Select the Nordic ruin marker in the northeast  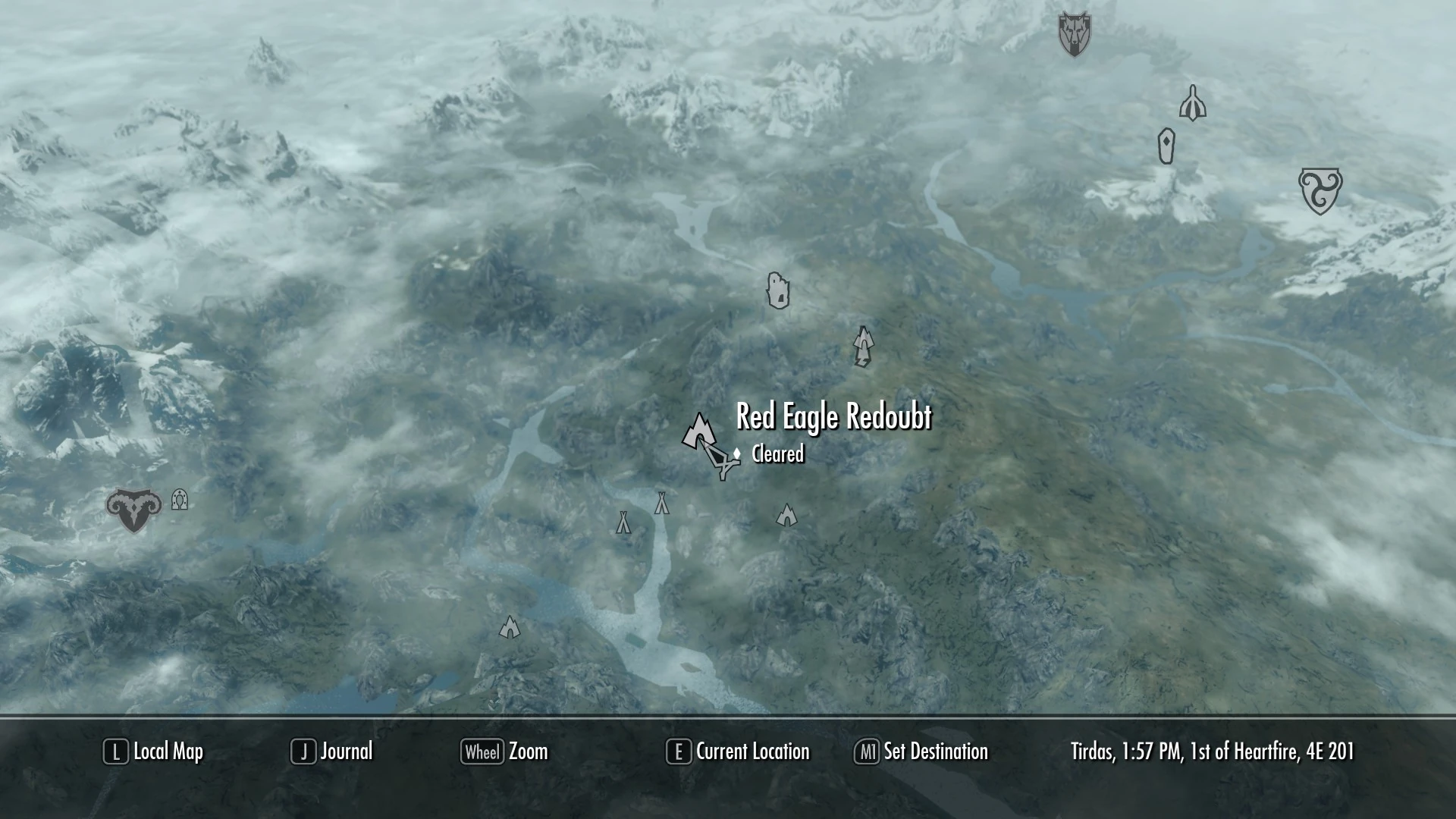point(1193,104)
